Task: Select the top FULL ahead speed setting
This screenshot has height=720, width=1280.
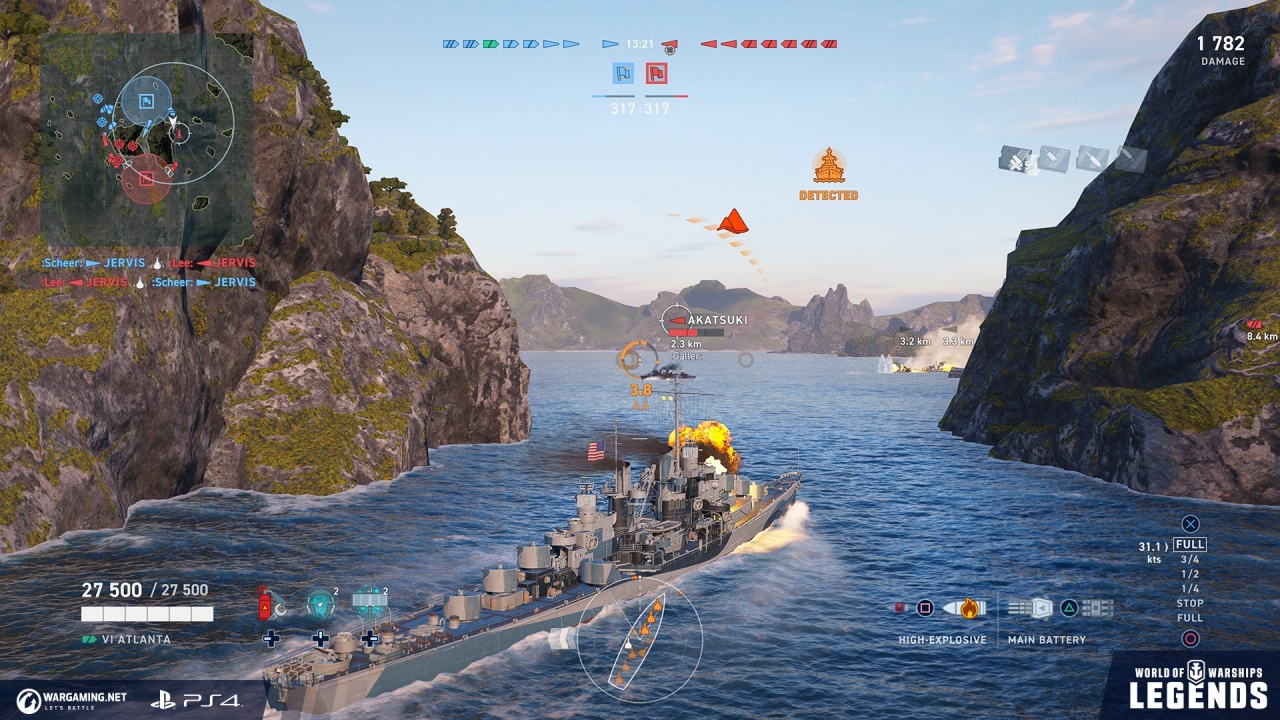Action: click(x=1190, y=545)
